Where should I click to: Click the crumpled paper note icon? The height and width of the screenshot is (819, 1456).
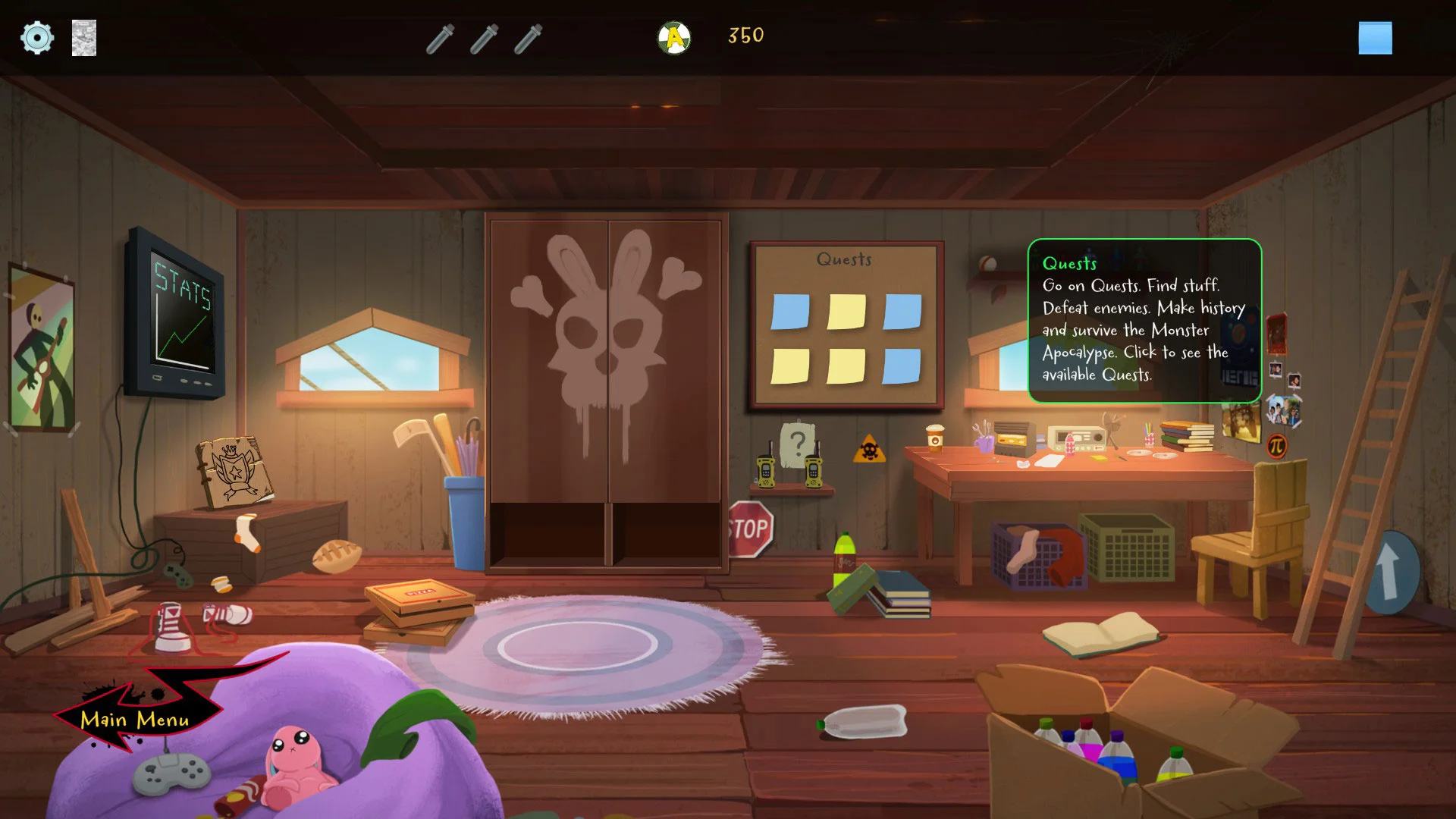tap(84, 38)
